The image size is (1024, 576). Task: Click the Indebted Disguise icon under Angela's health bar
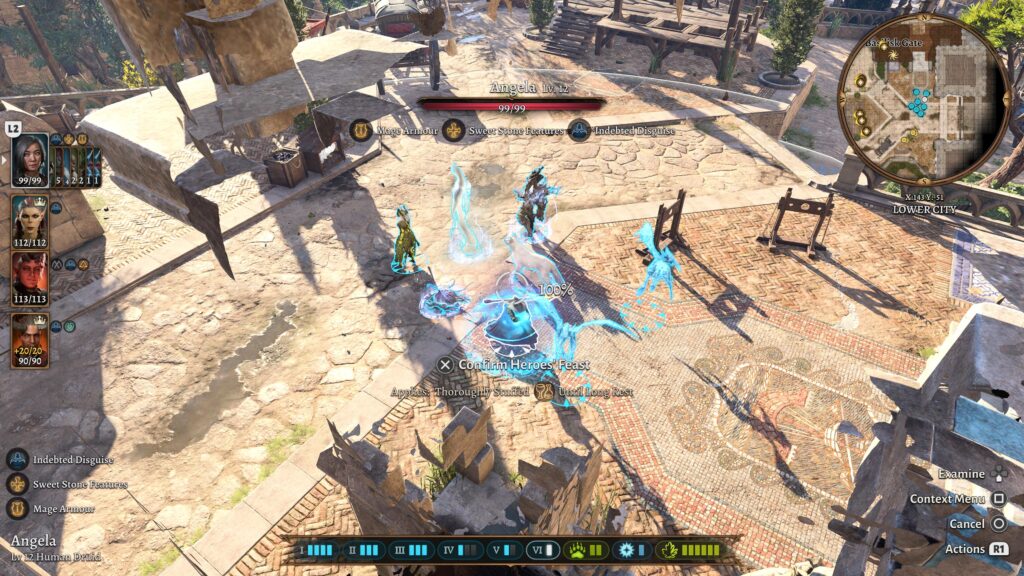579,130
